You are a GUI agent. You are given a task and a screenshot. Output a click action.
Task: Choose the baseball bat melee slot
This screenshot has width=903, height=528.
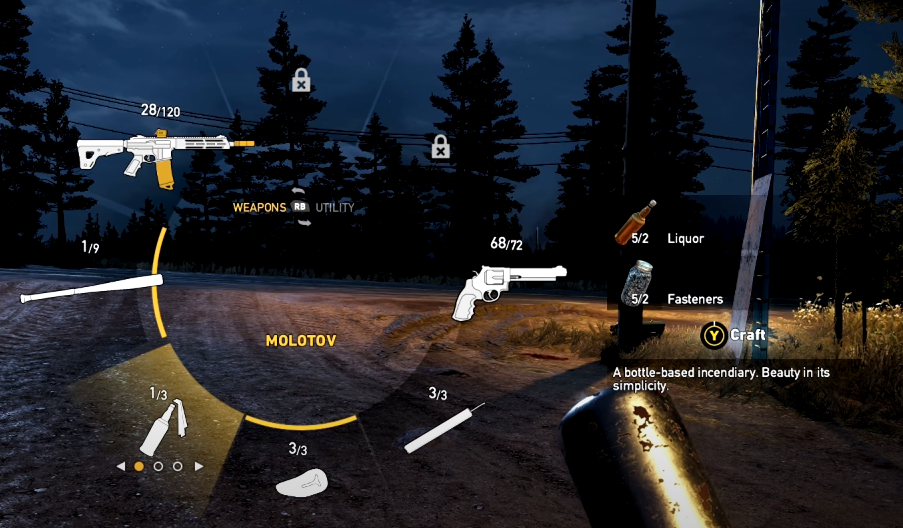coord(90,287)
